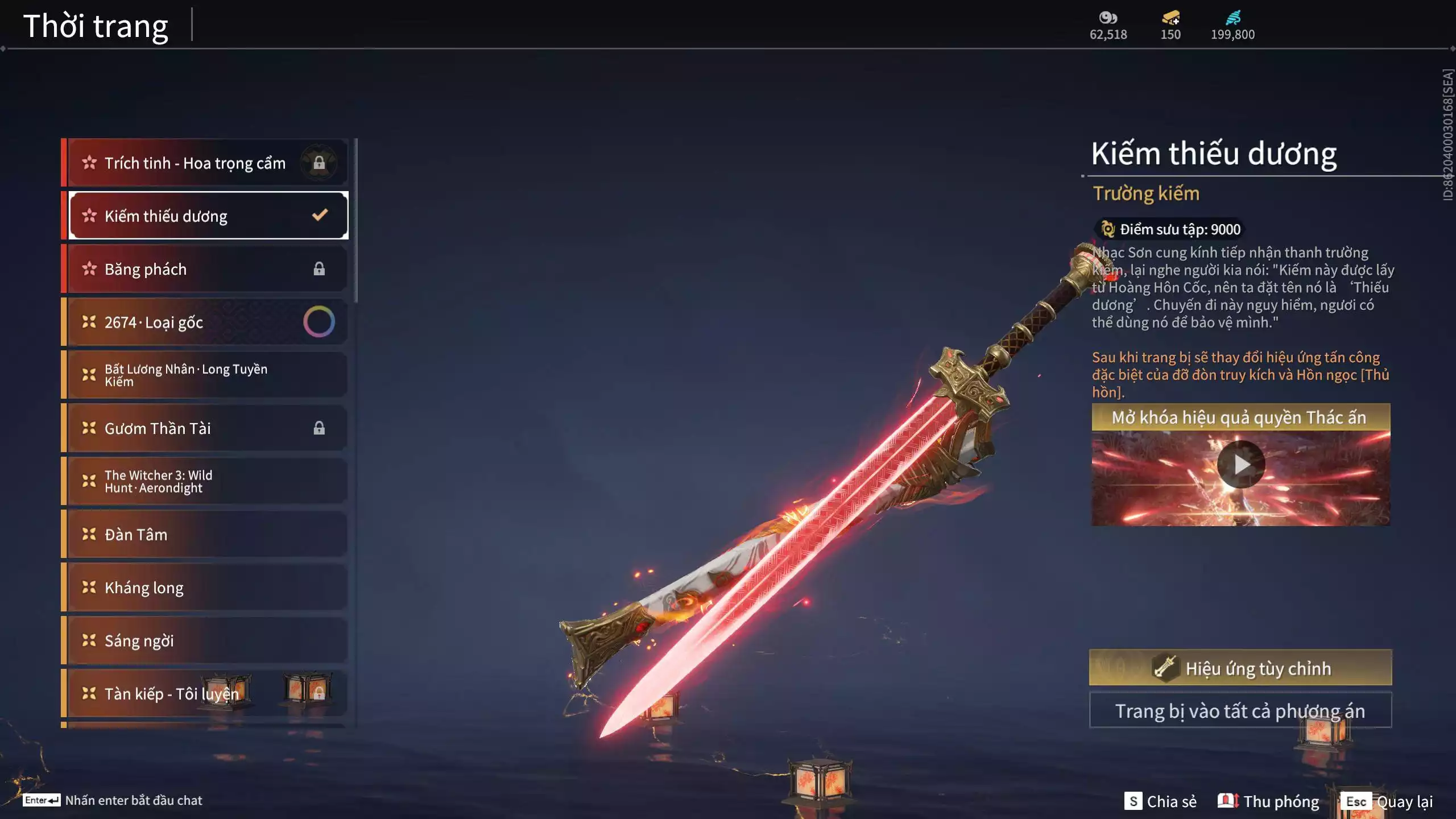Open Hiệu ứng tùy chỉnh effect customization
This screenshot has width=1456, height=819.
coord(1240,668)
